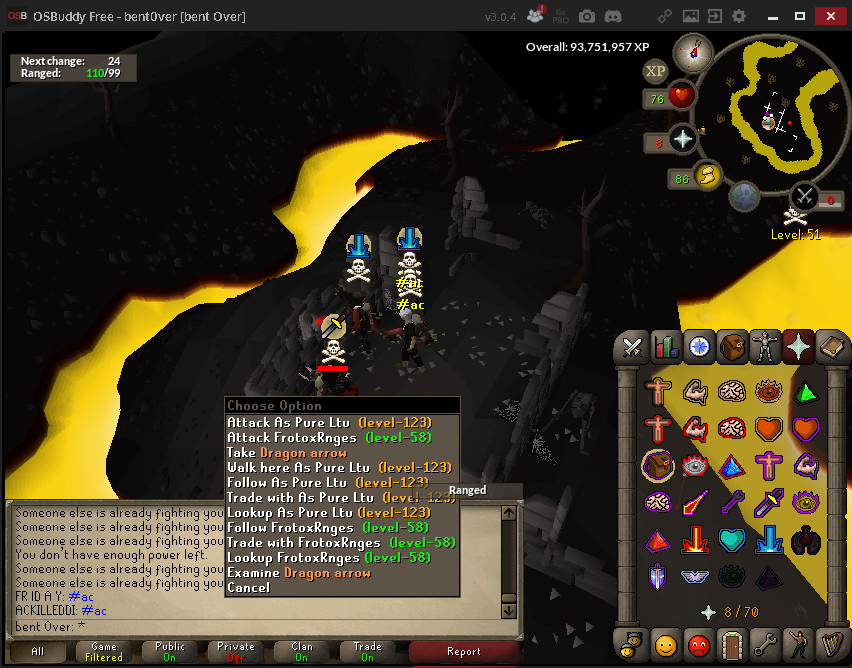Close the OSBuddy window
Viewport: 852px width, 668px height.
tap(829, 16)
